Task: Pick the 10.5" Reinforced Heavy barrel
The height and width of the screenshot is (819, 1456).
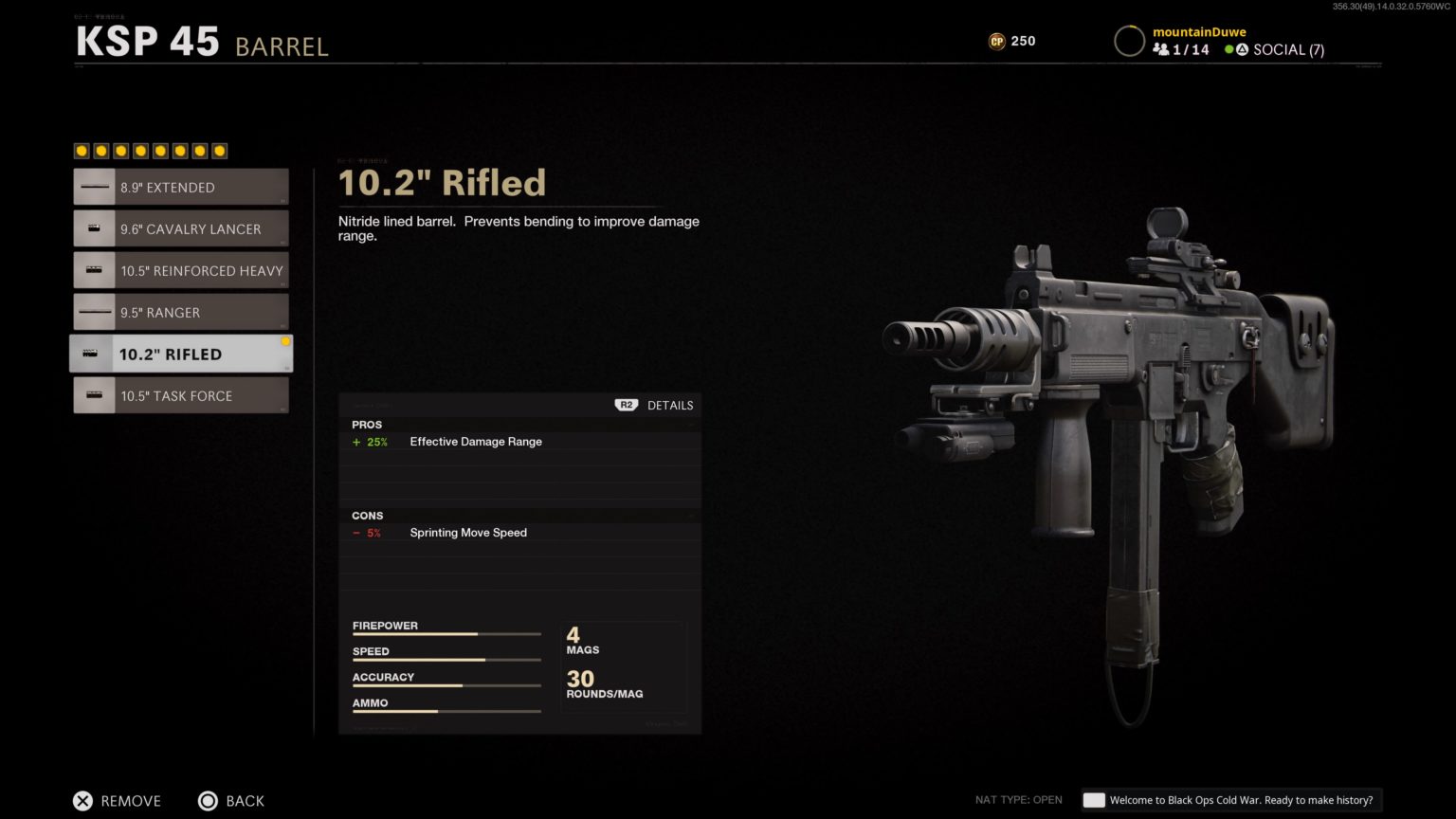Action: coord(181,271)
